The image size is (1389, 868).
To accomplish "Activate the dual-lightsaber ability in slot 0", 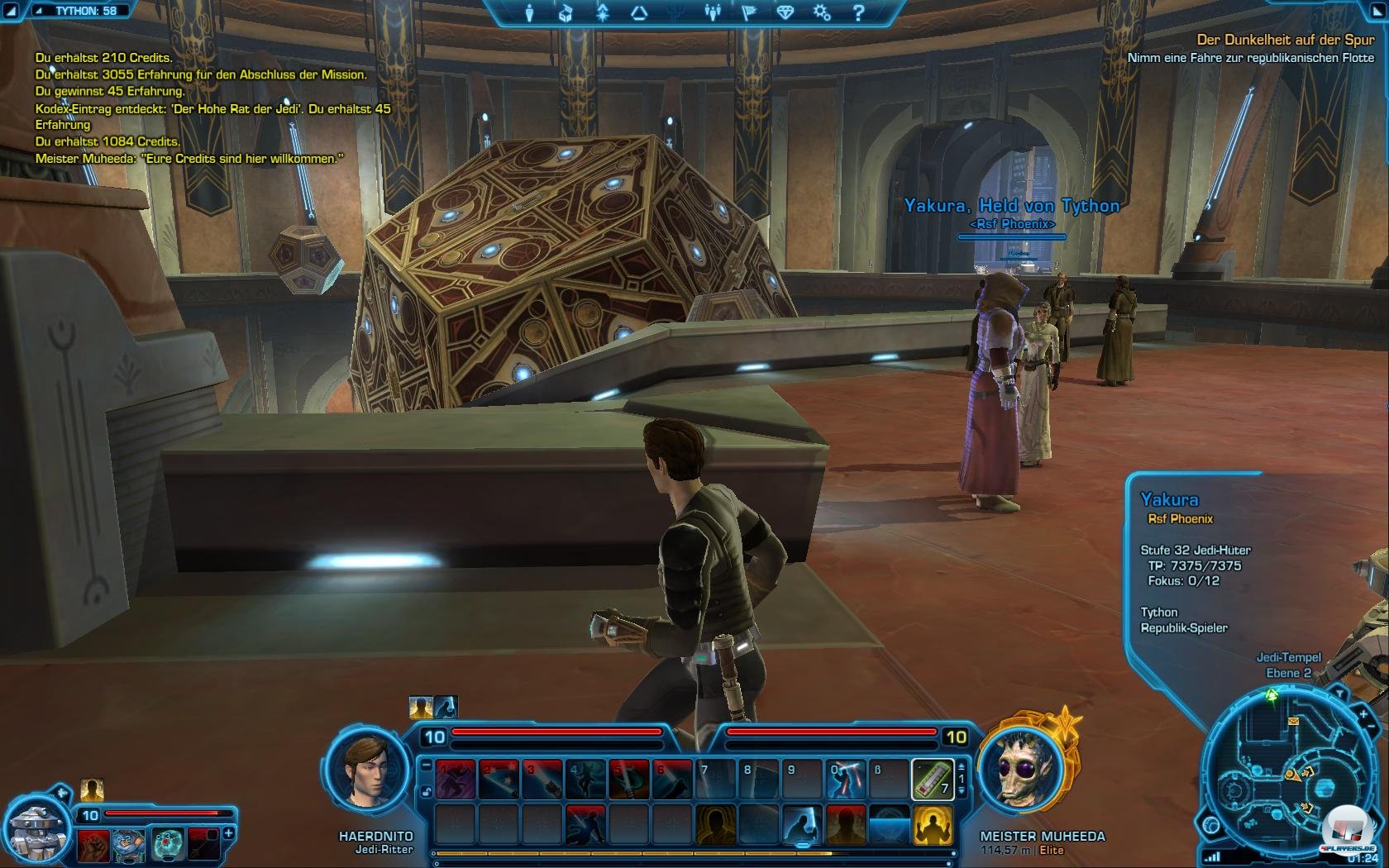I will (845, 780).
